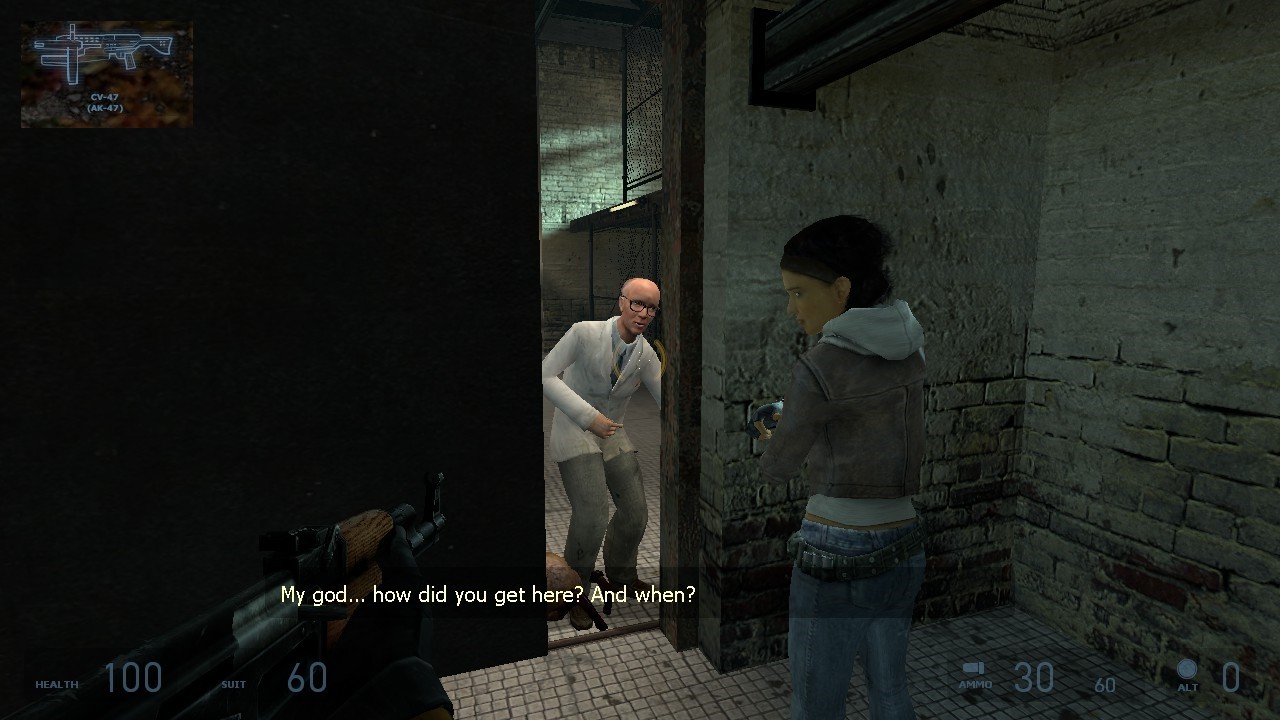This screenshot has height=720, width=1280.
Task: Click the primary ammo counter showing 30
Action: (1035, 678)
